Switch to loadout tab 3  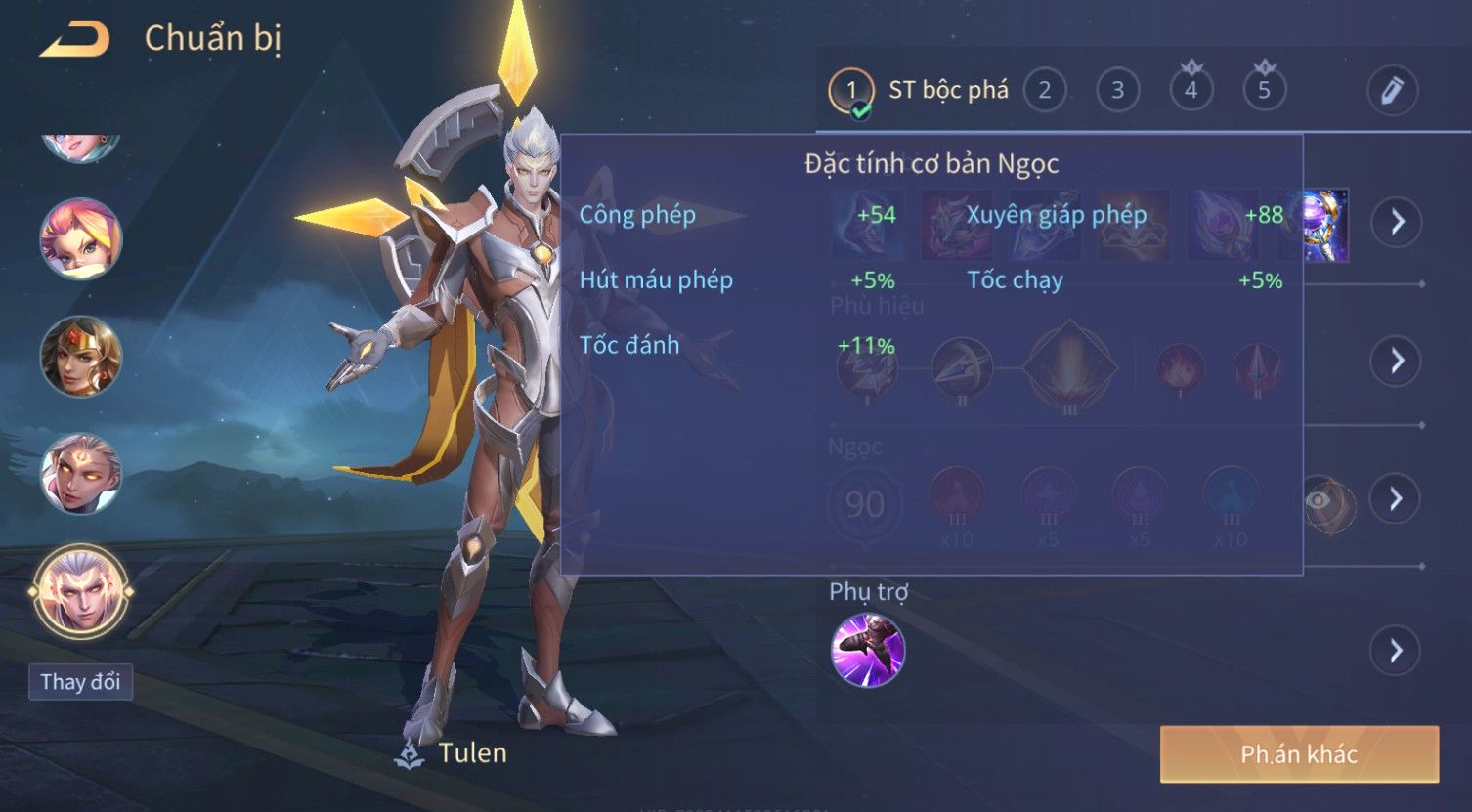click(x=1117, y=91)
